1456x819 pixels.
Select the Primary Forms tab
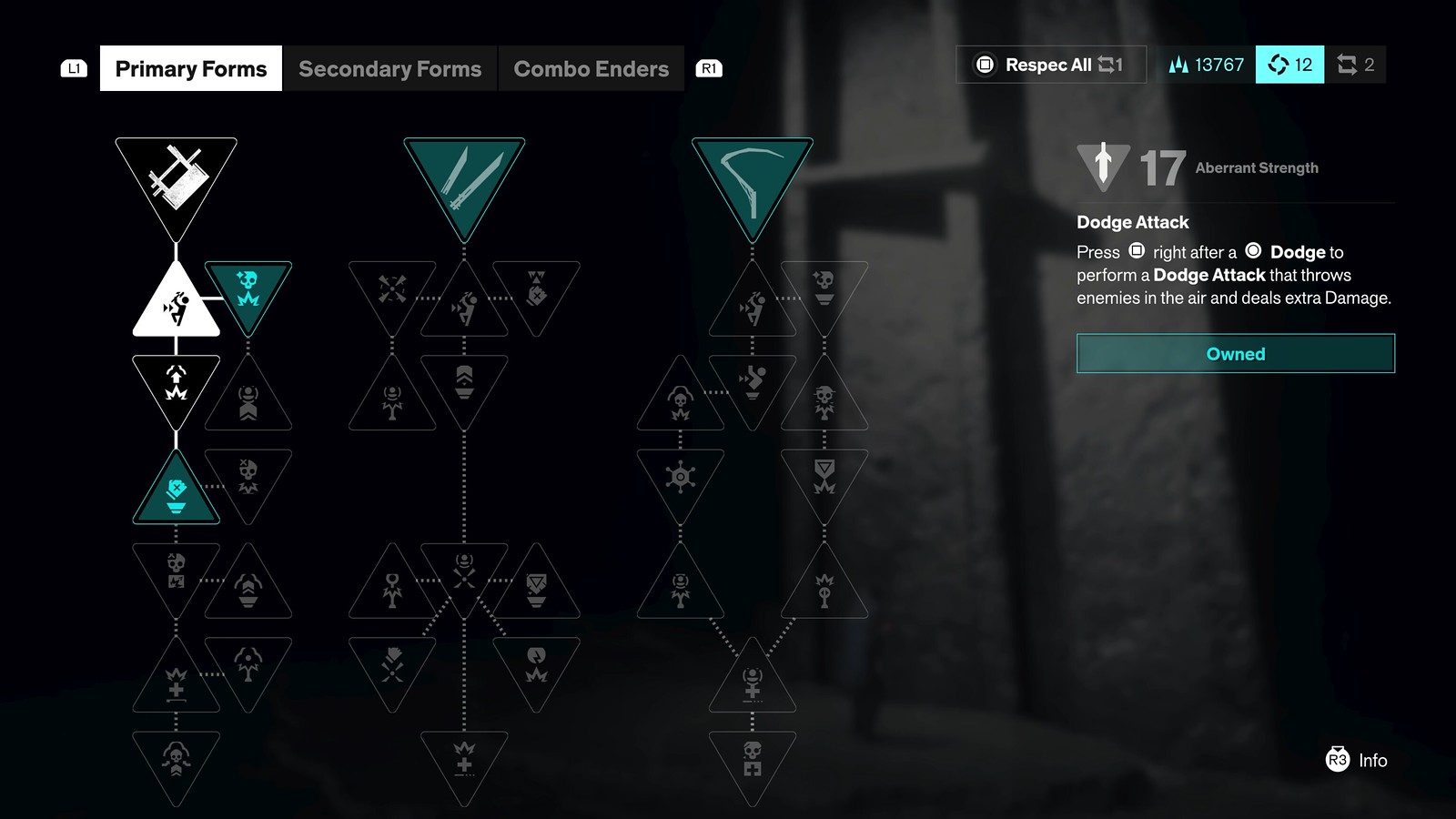point(190,67)
